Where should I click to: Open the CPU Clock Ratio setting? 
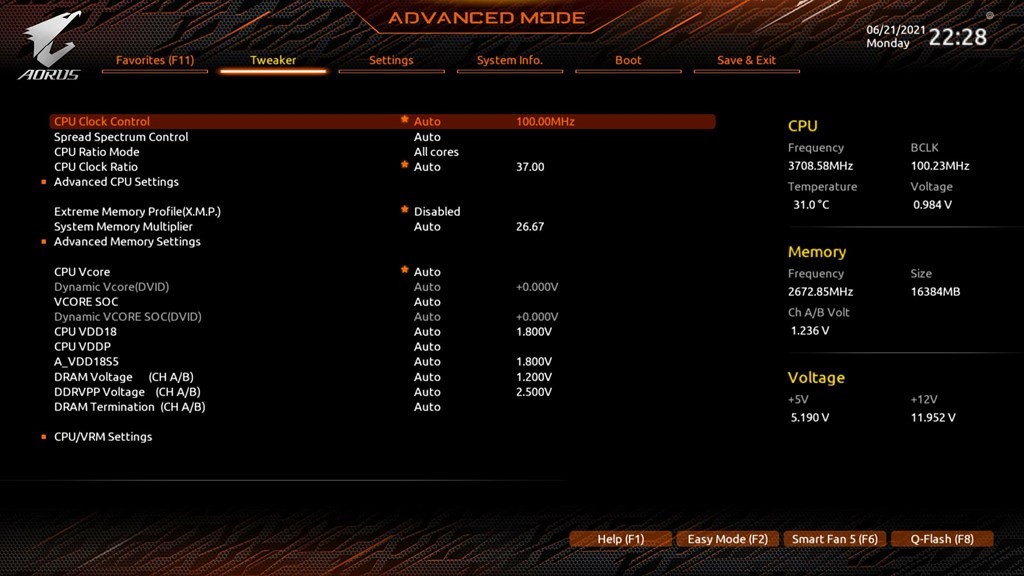[x=96, y=167]
